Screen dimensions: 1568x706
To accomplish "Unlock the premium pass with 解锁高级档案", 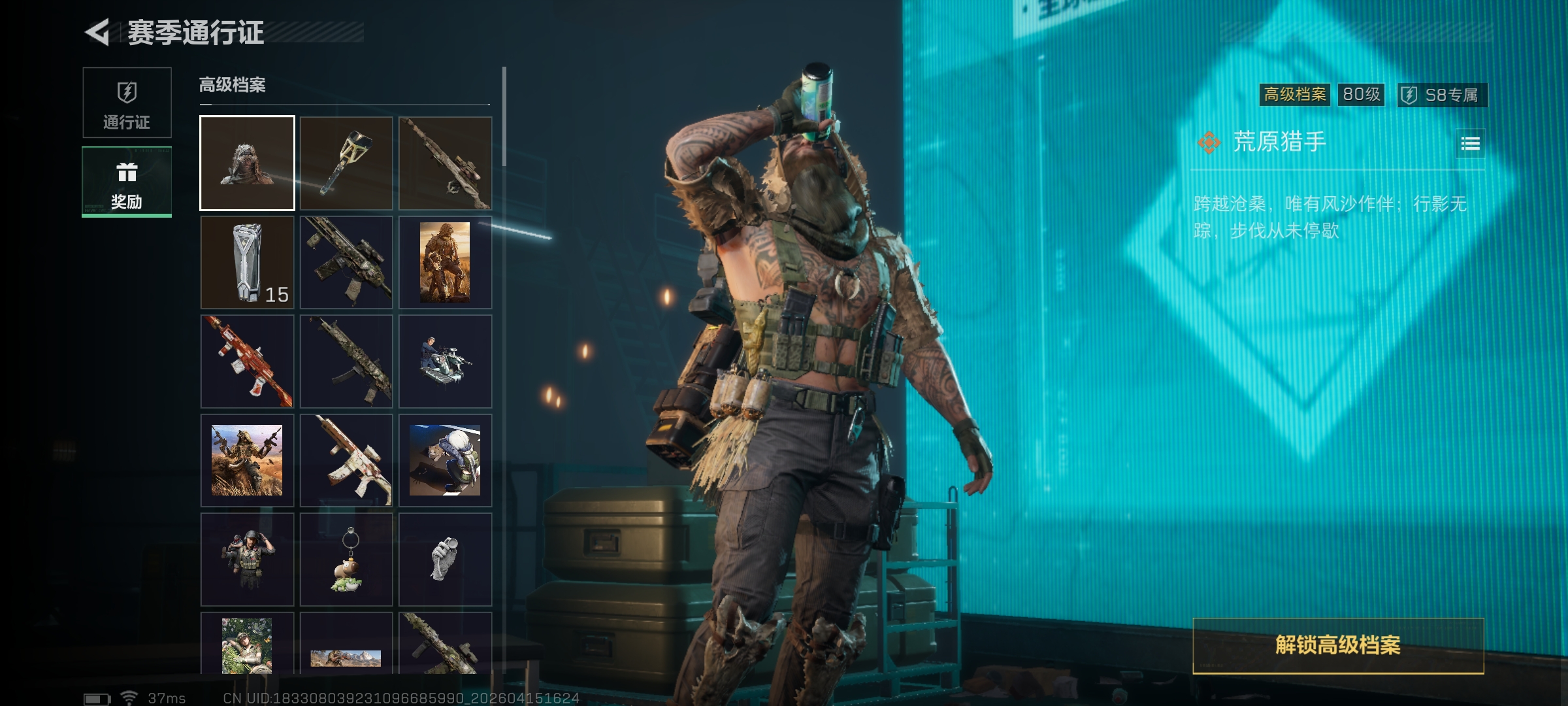I will (1338, 645).
